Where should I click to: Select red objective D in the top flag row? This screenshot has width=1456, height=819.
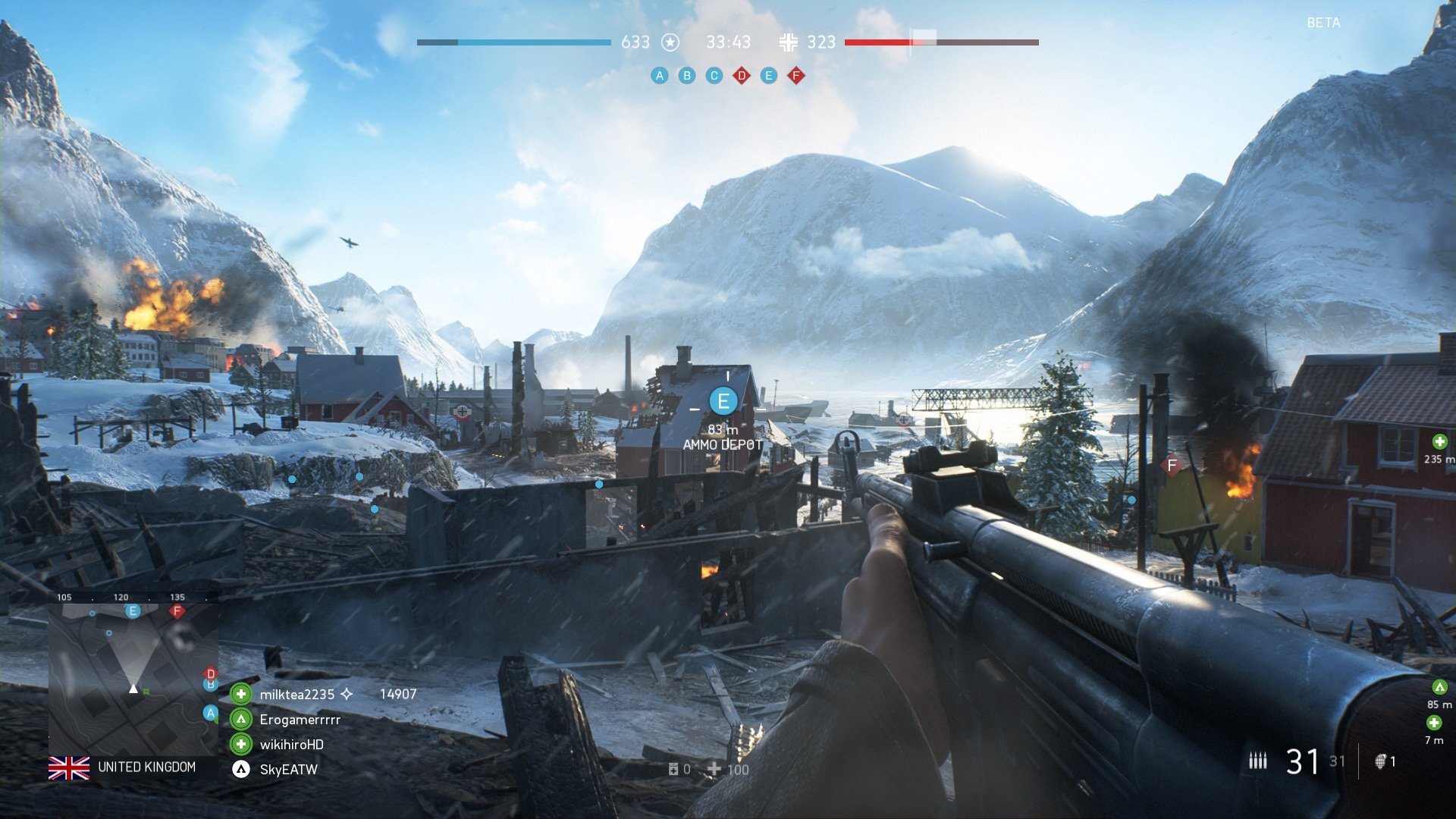742,76
